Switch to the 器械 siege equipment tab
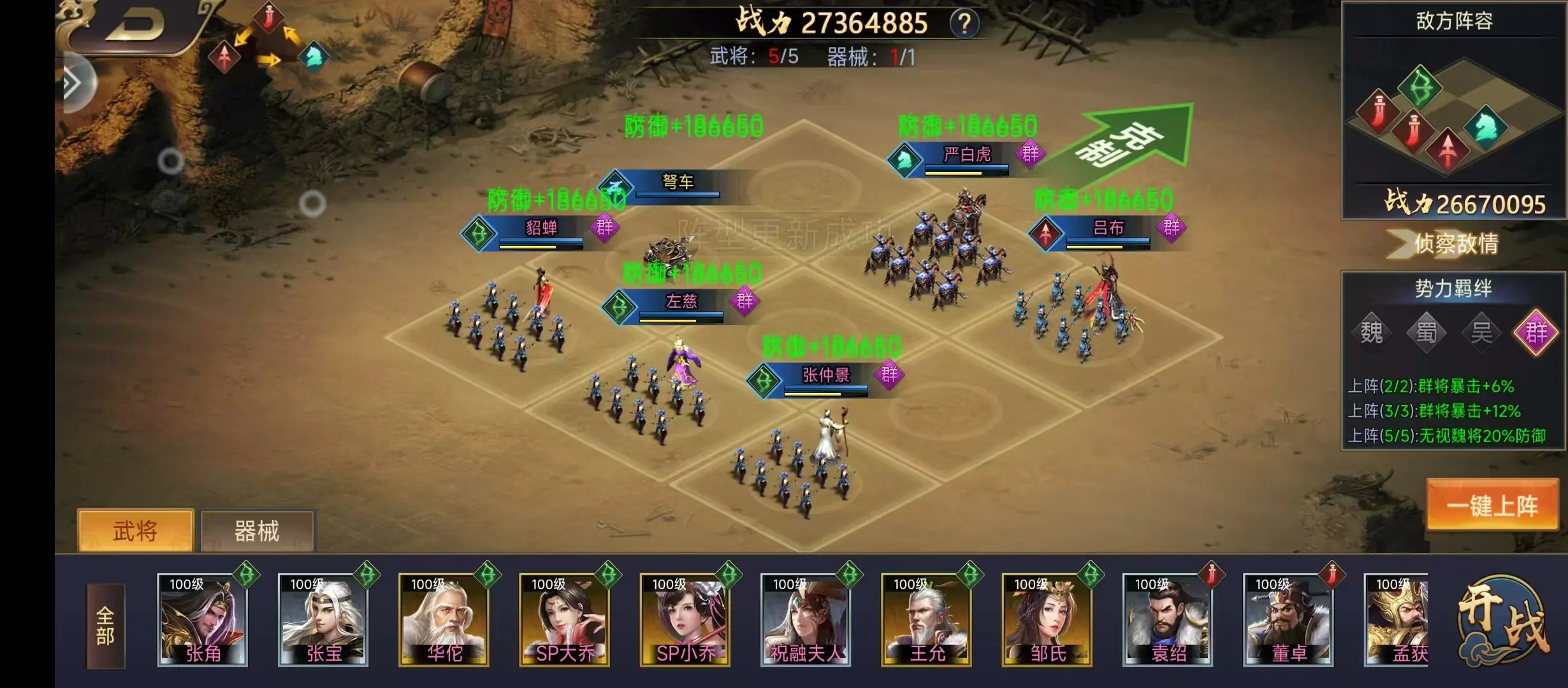This screenshot has height=688, width=1568. (x=257, y=531)
